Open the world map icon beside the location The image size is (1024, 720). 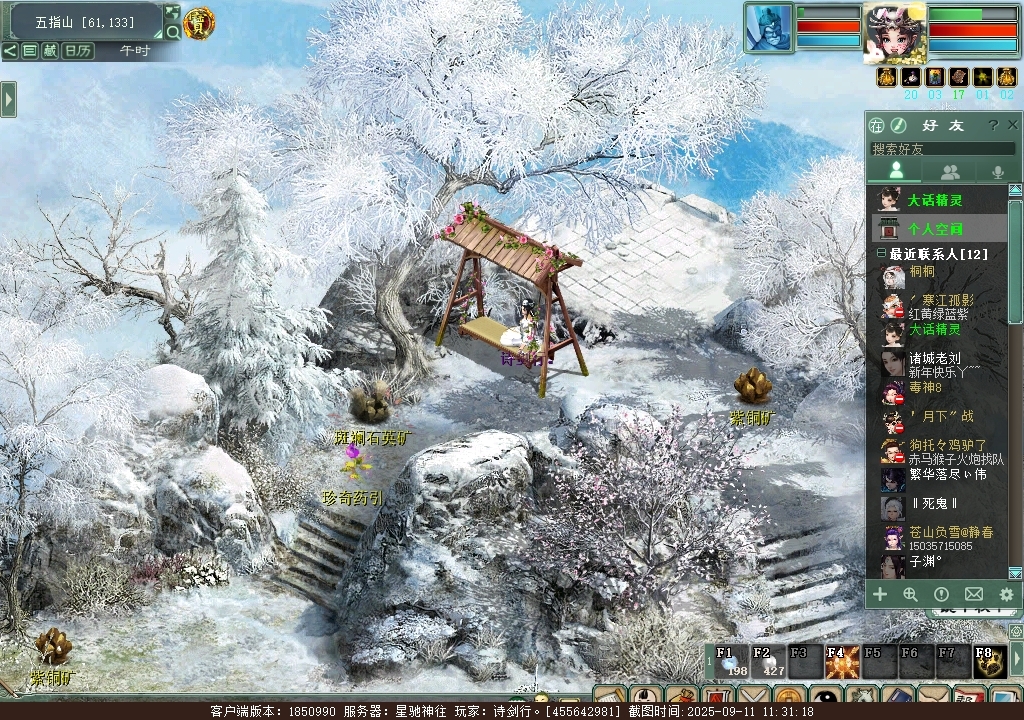[172, 13]
